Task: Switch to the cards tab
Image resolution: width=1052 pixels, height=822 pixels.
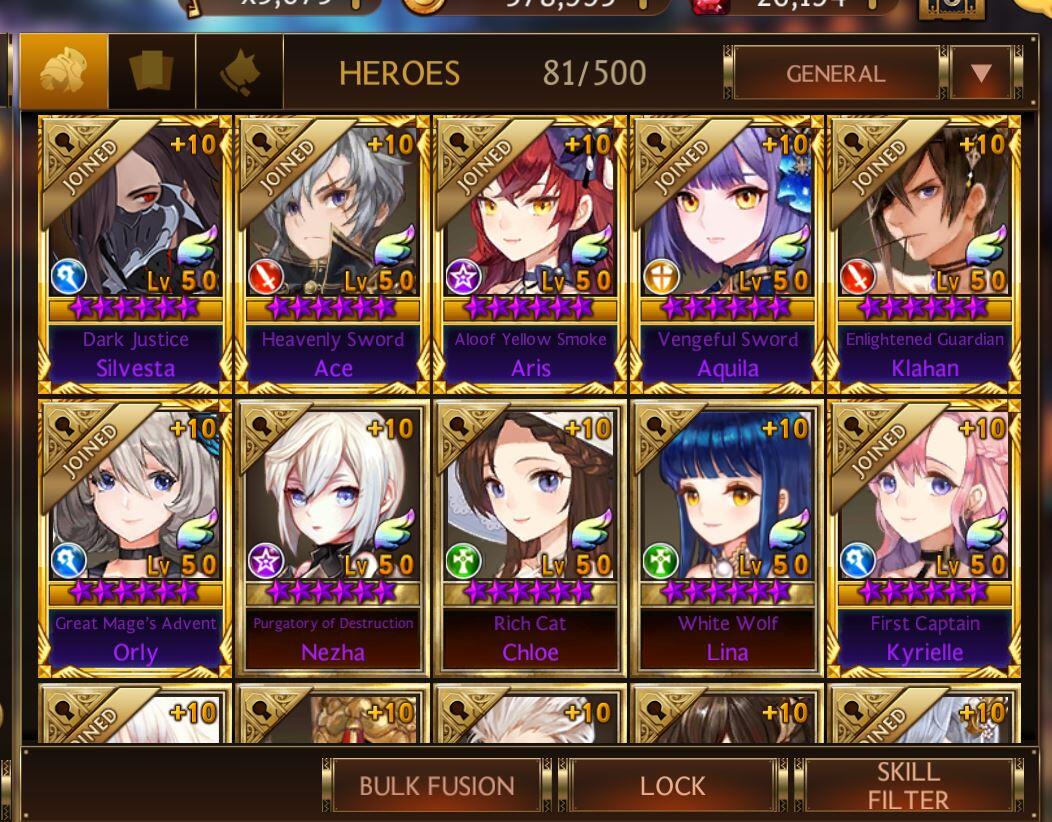Action: (x=152, y=72)
